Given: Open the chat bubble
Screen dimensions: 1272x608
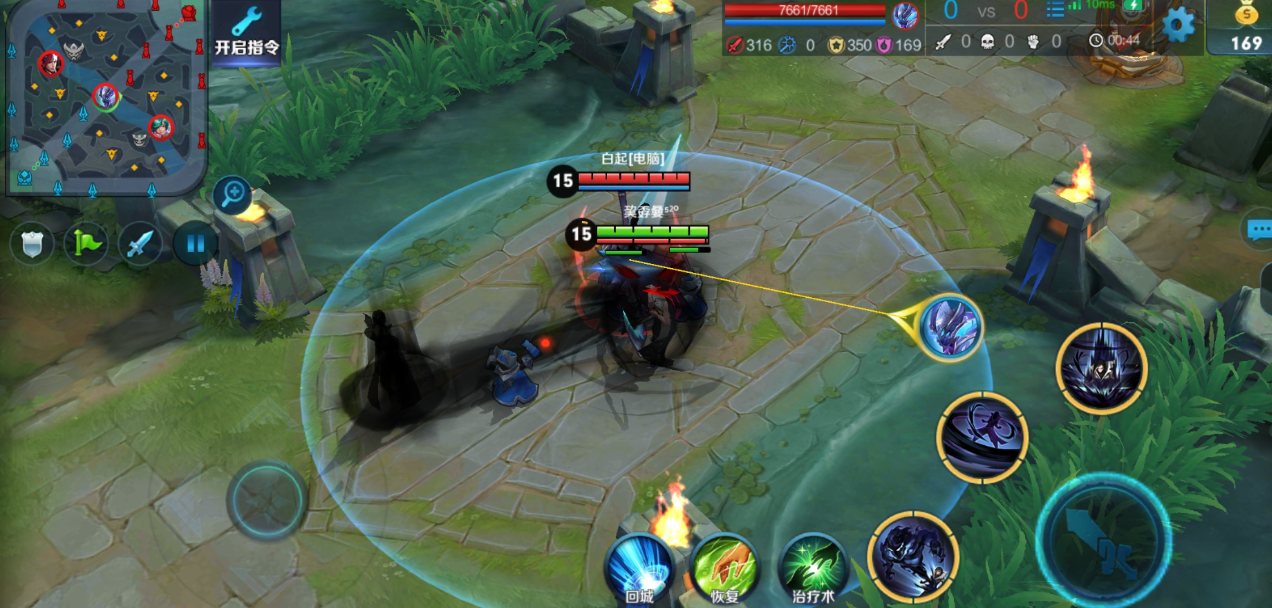Looking at the screenshot, I should pos(1258,230).
